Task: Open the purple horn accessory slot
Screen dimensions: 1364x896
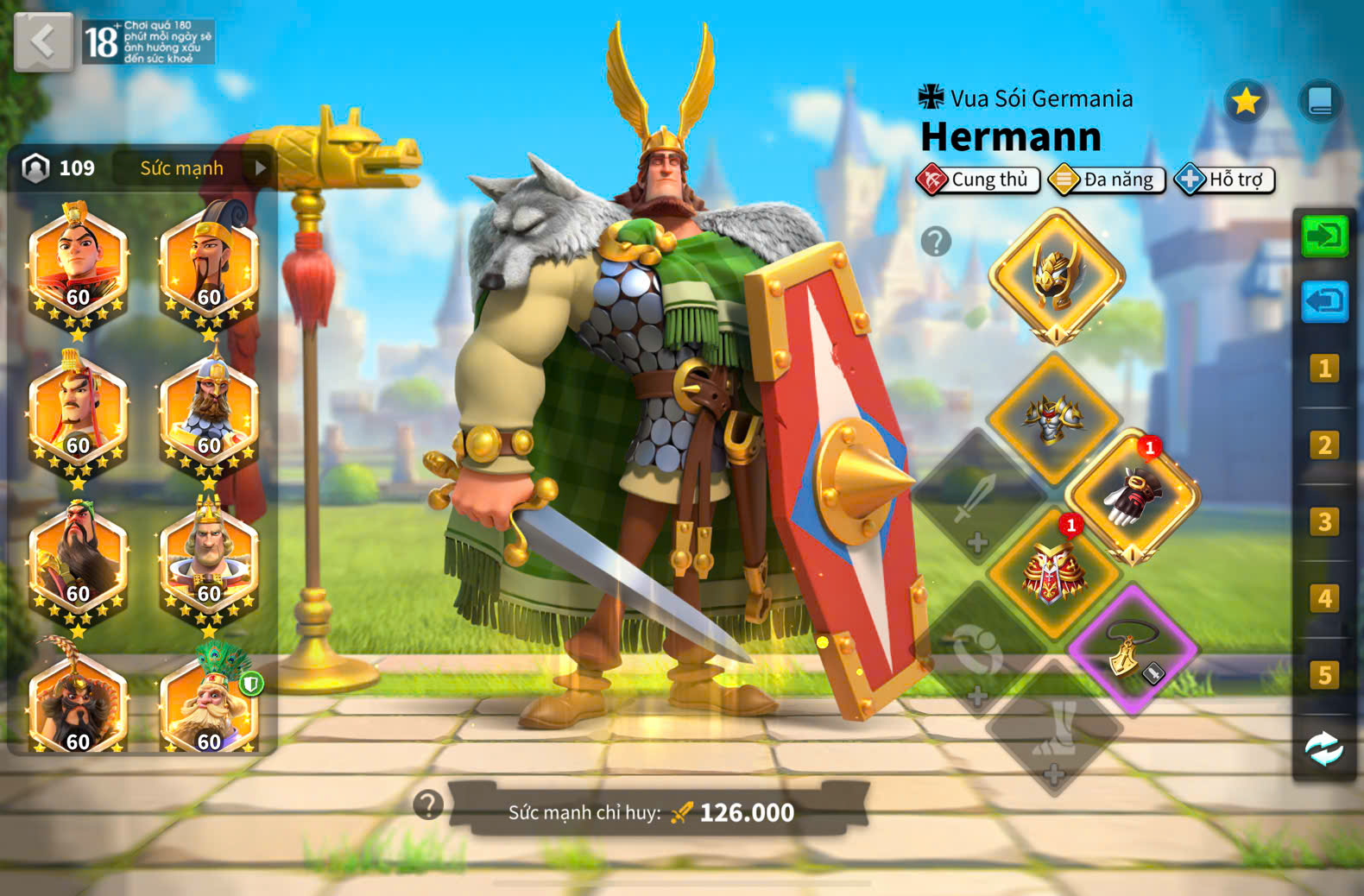Action: pyautogui.click(x=1132, y=650)
